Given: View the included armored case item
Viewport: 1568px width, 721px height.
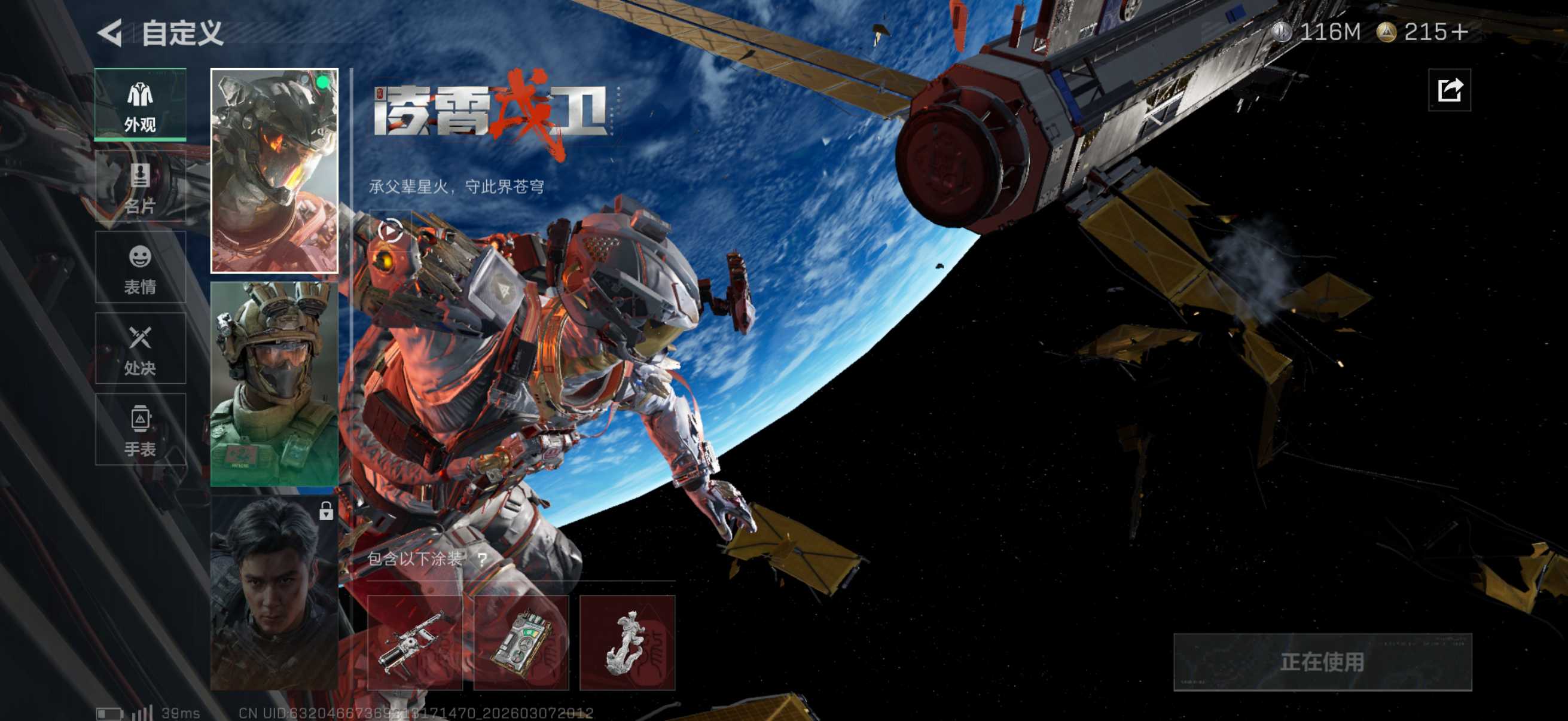Looking at the screenshot, I should point(521,643).
